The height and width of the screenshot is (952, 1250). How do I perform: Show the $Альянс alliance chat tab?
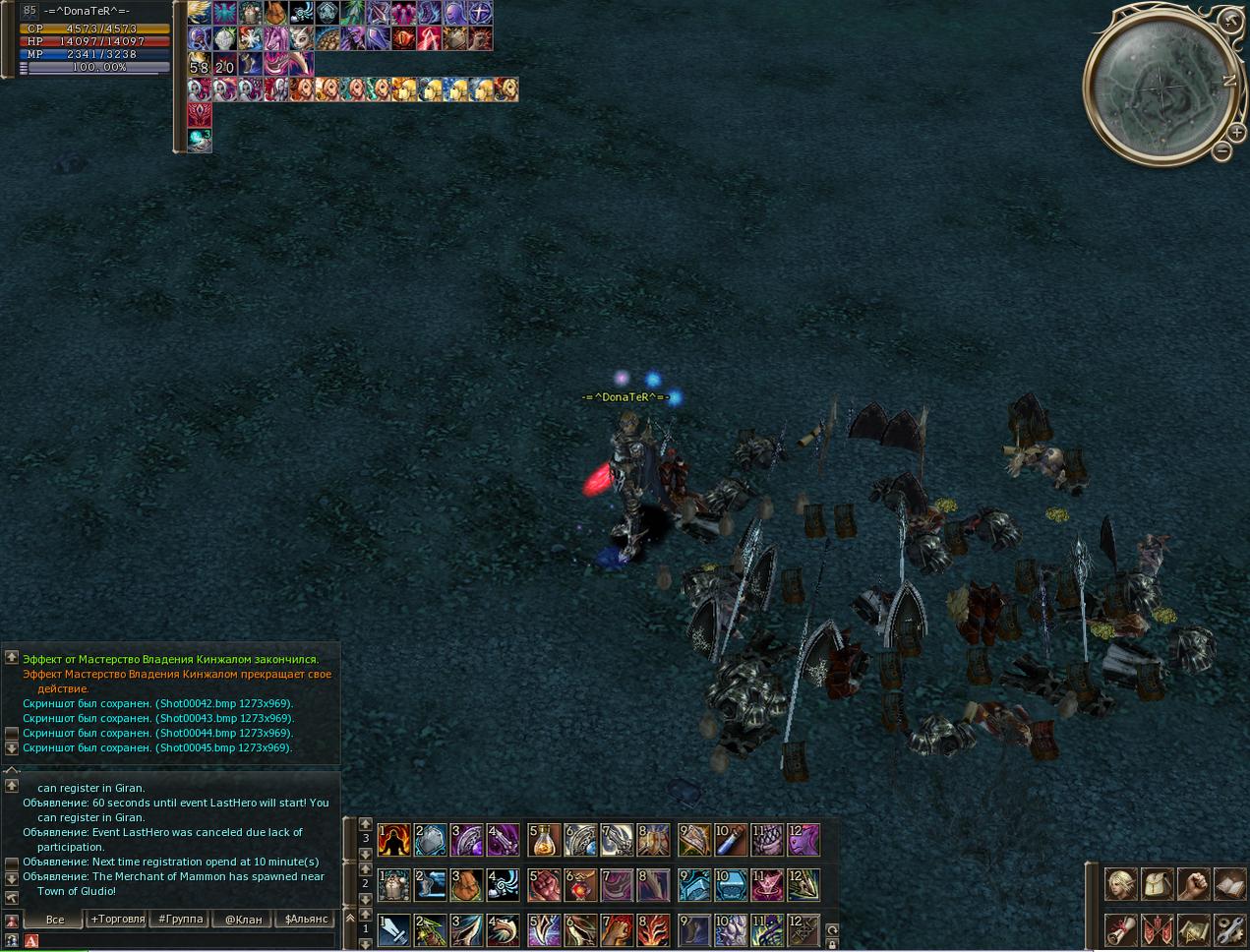coord(306,920)
